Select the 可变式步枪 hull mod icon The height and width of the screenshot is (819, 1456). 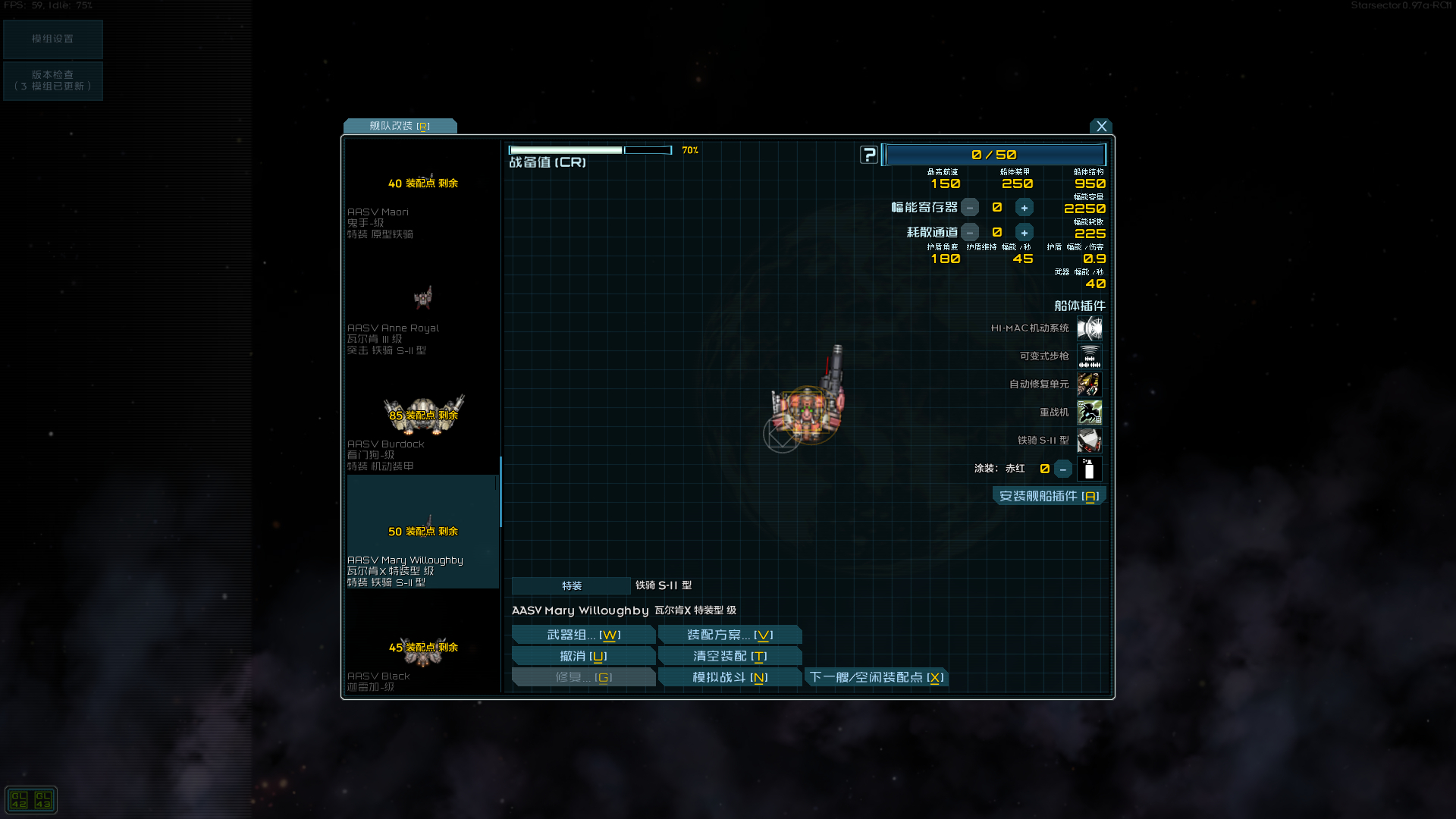pos(1090,356)
